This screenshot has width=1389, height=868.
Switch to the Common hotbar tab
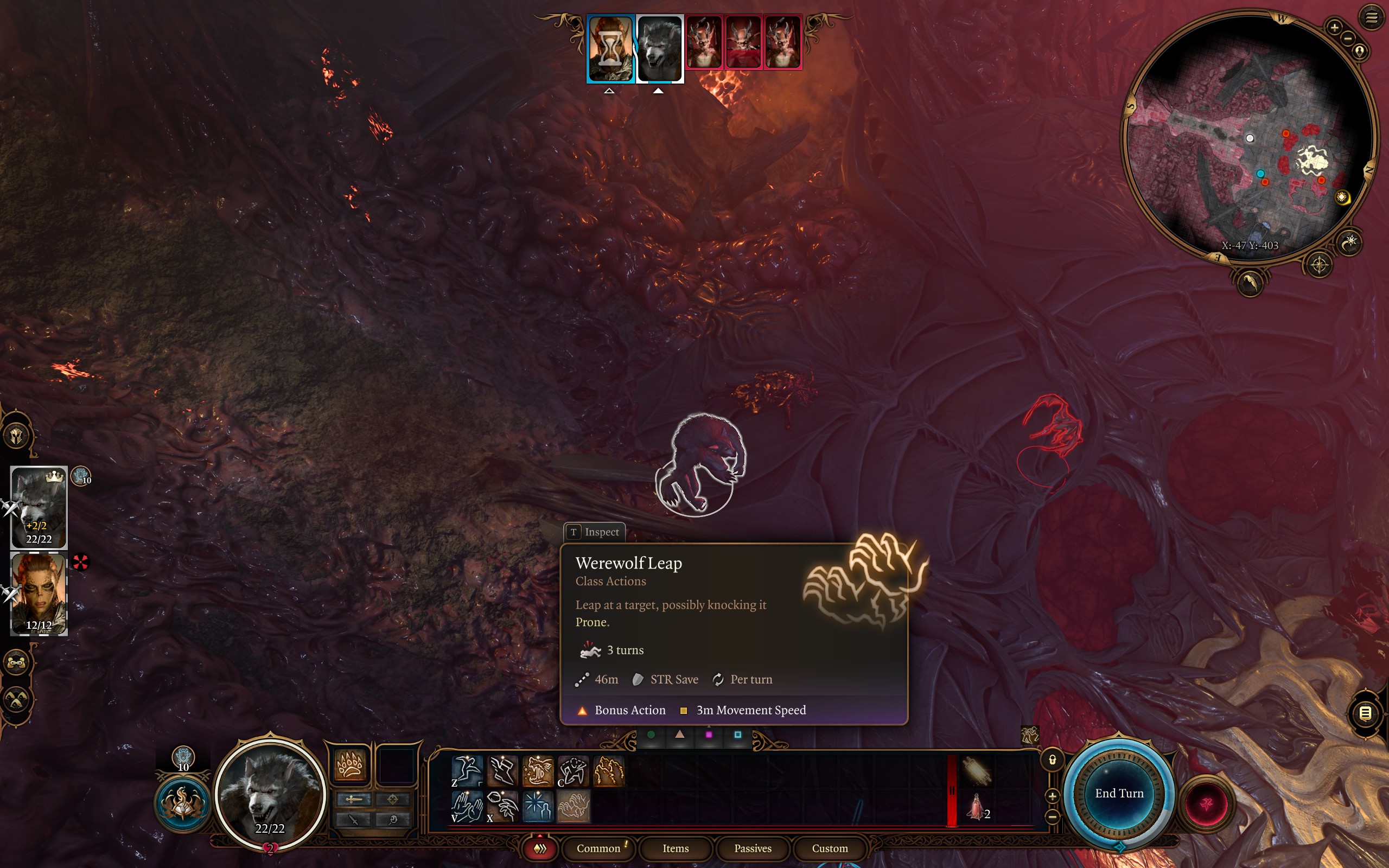coord(598,848)
